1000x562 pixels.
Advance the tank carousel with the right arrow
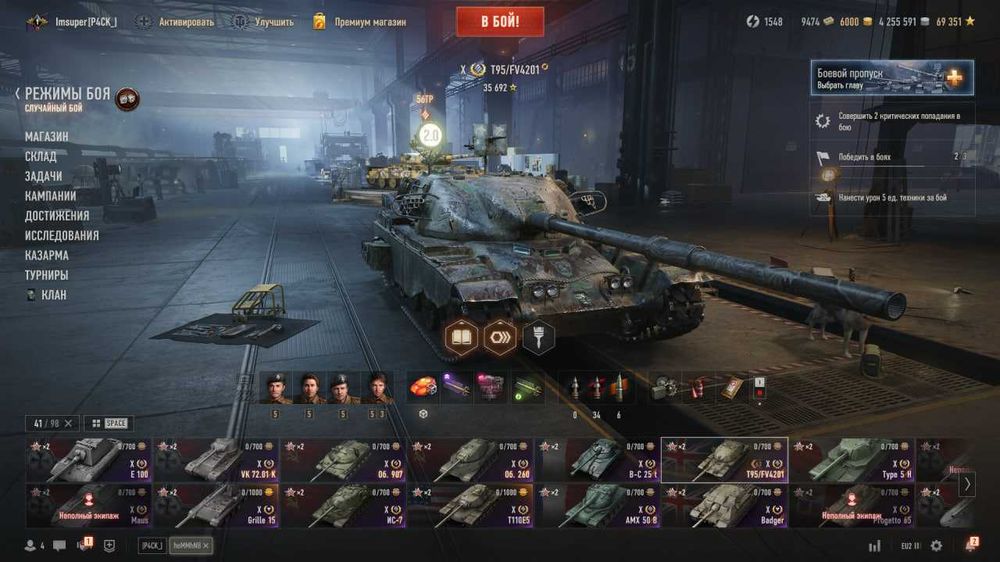point(967,484)
